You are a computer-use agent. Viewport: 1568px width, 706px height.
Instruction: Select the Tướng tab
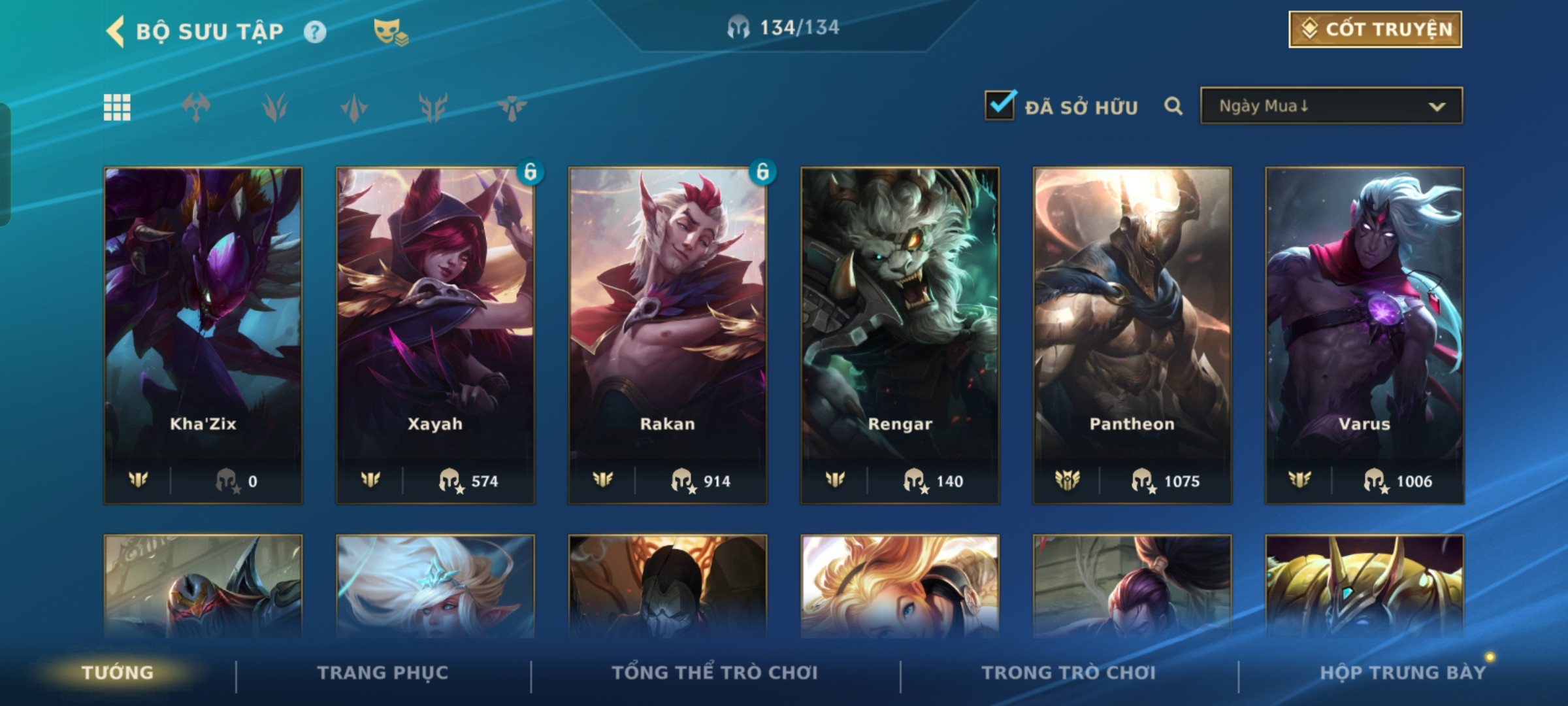[x=118, y=673]
